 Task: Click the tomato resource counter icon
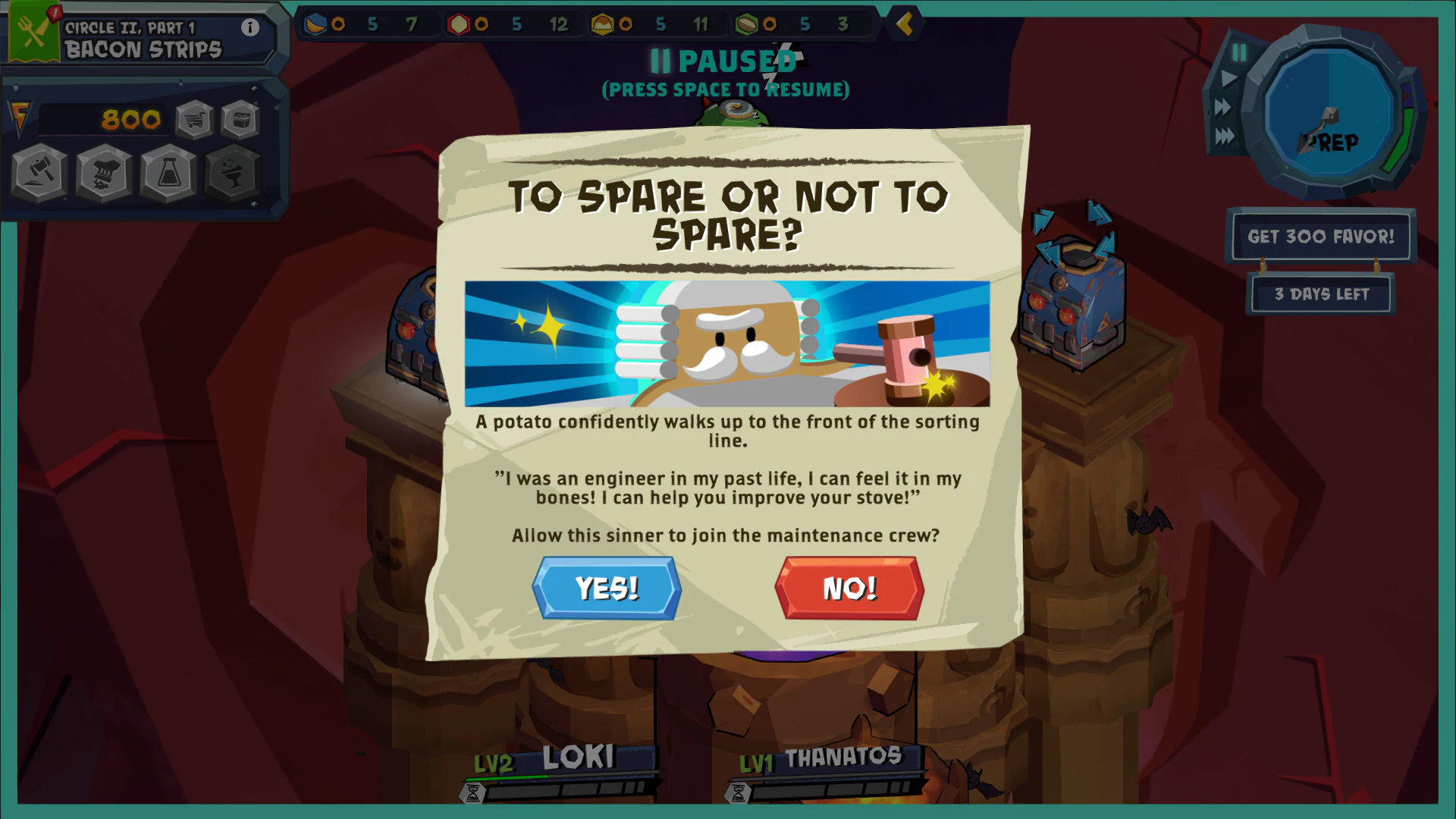[x=457, y=24]
